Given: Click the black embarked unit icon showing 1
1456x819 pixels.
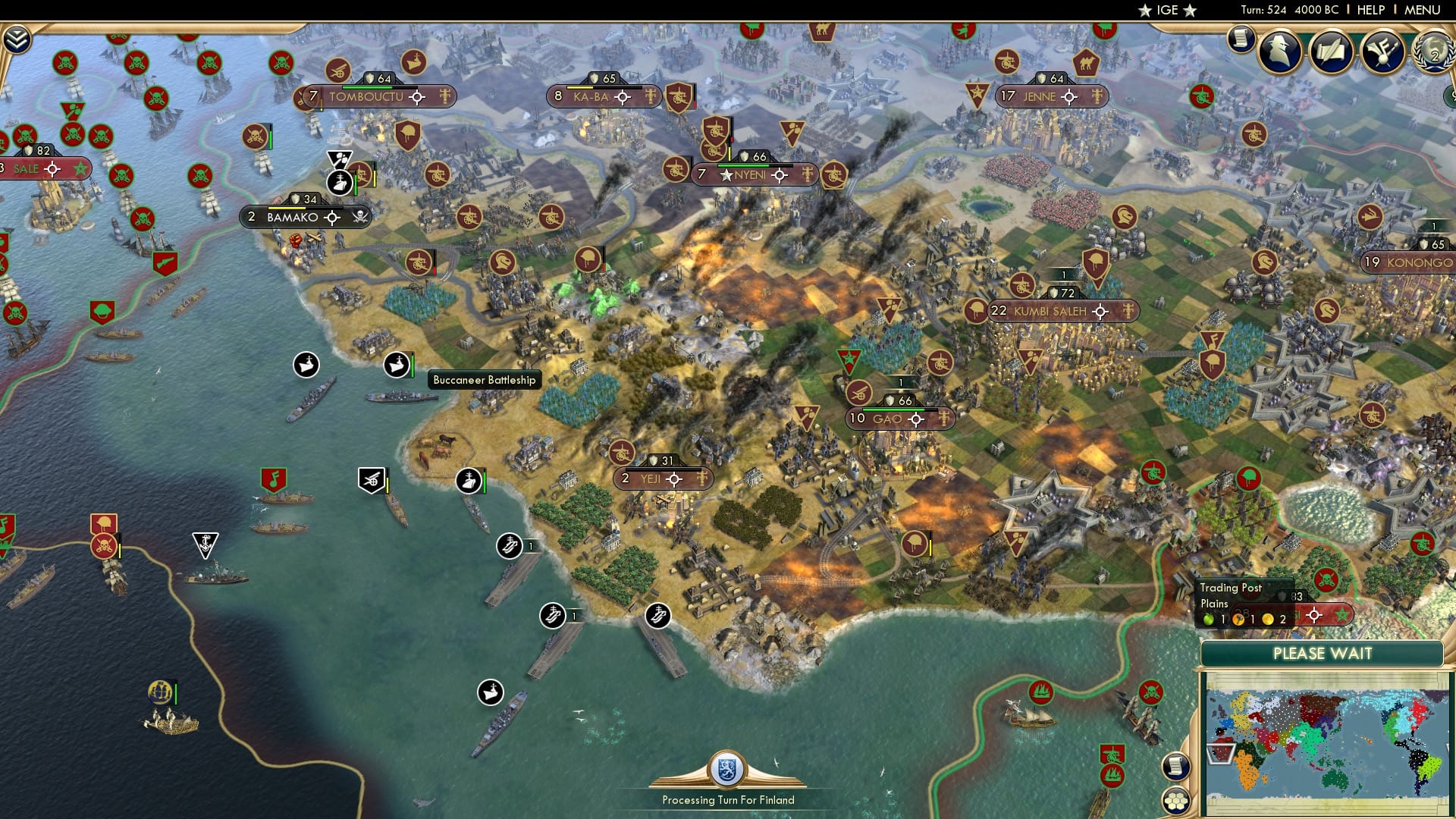Looking at the screenshot, I should point(552,616).
